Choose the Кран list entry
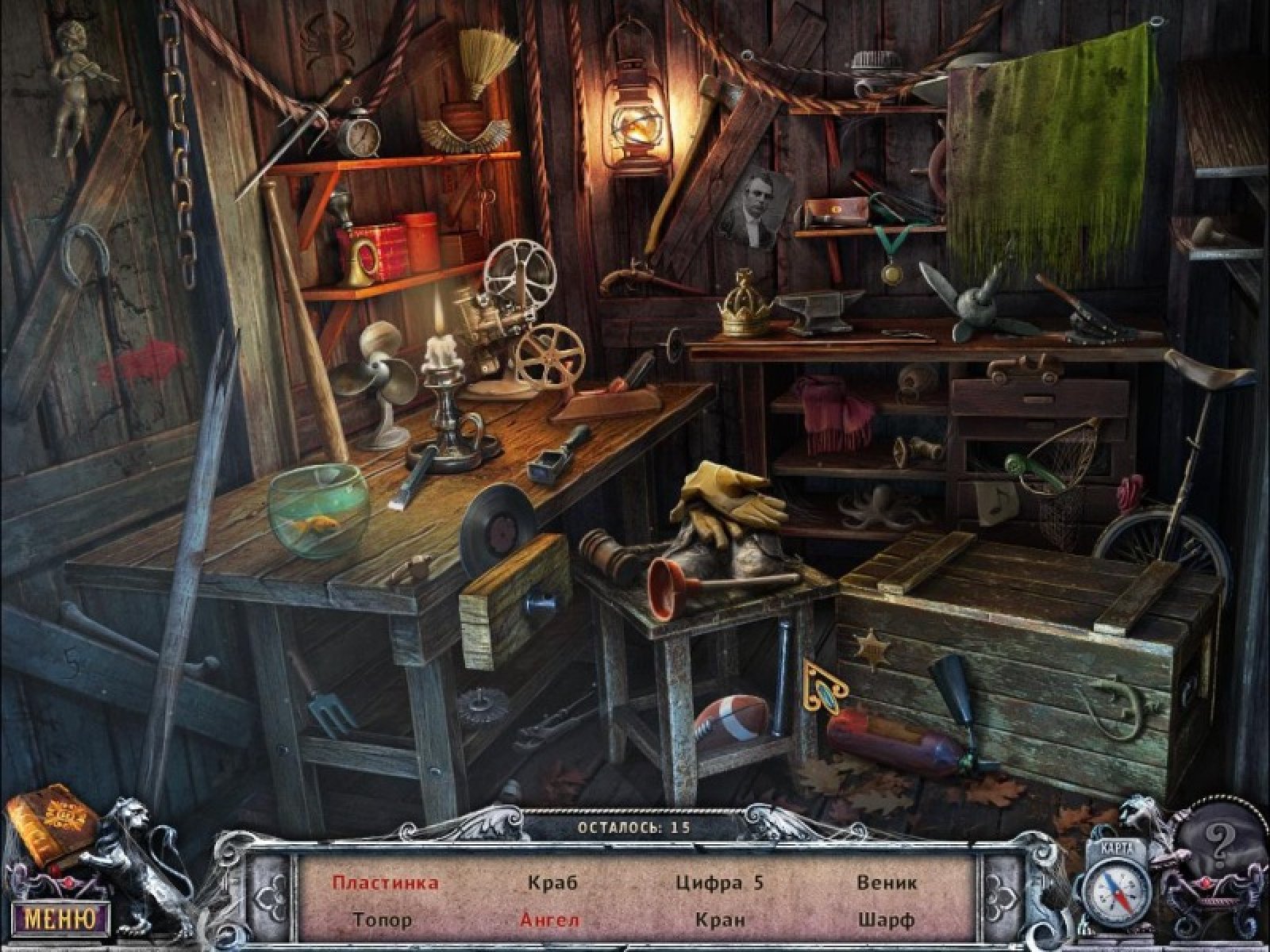 point(719,920)
